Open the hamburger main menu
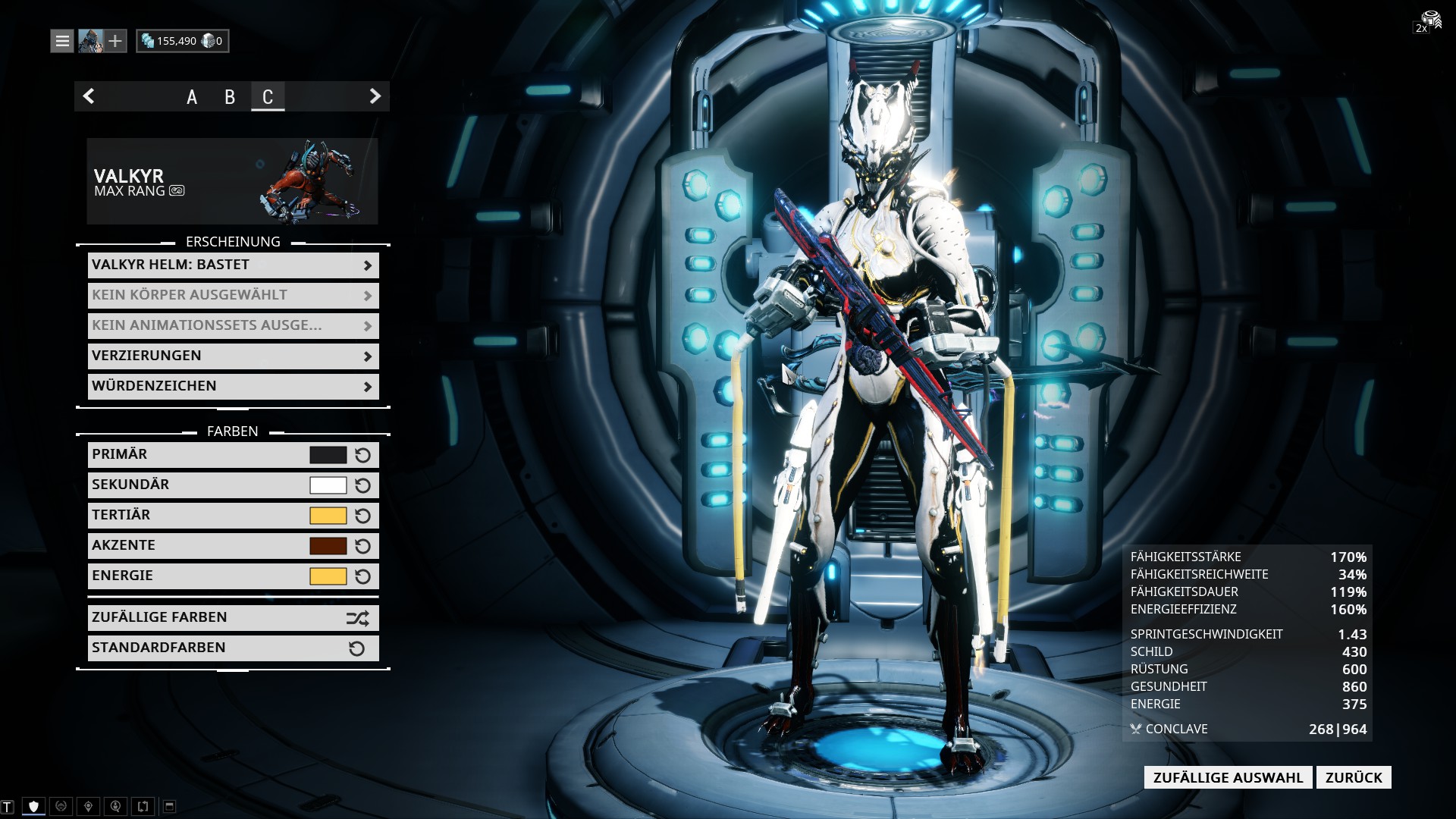This screenshot has height=819, width=1456. pyautogui.click(x=62, y=41)
